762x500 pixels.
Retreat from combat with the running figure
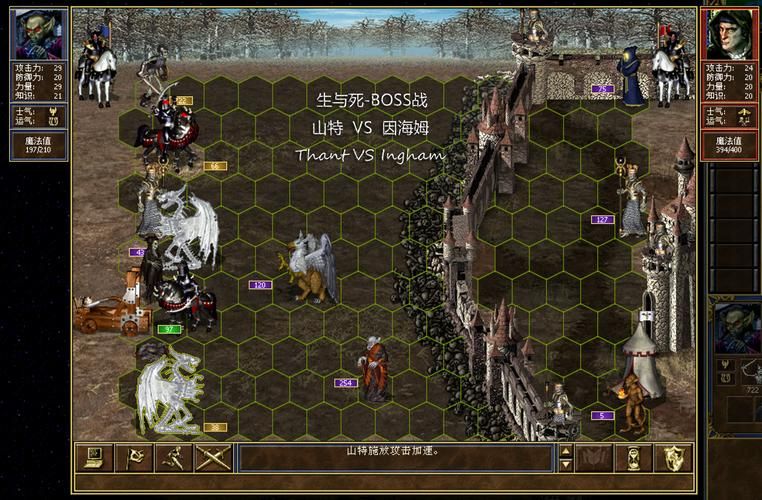(173, 458)
